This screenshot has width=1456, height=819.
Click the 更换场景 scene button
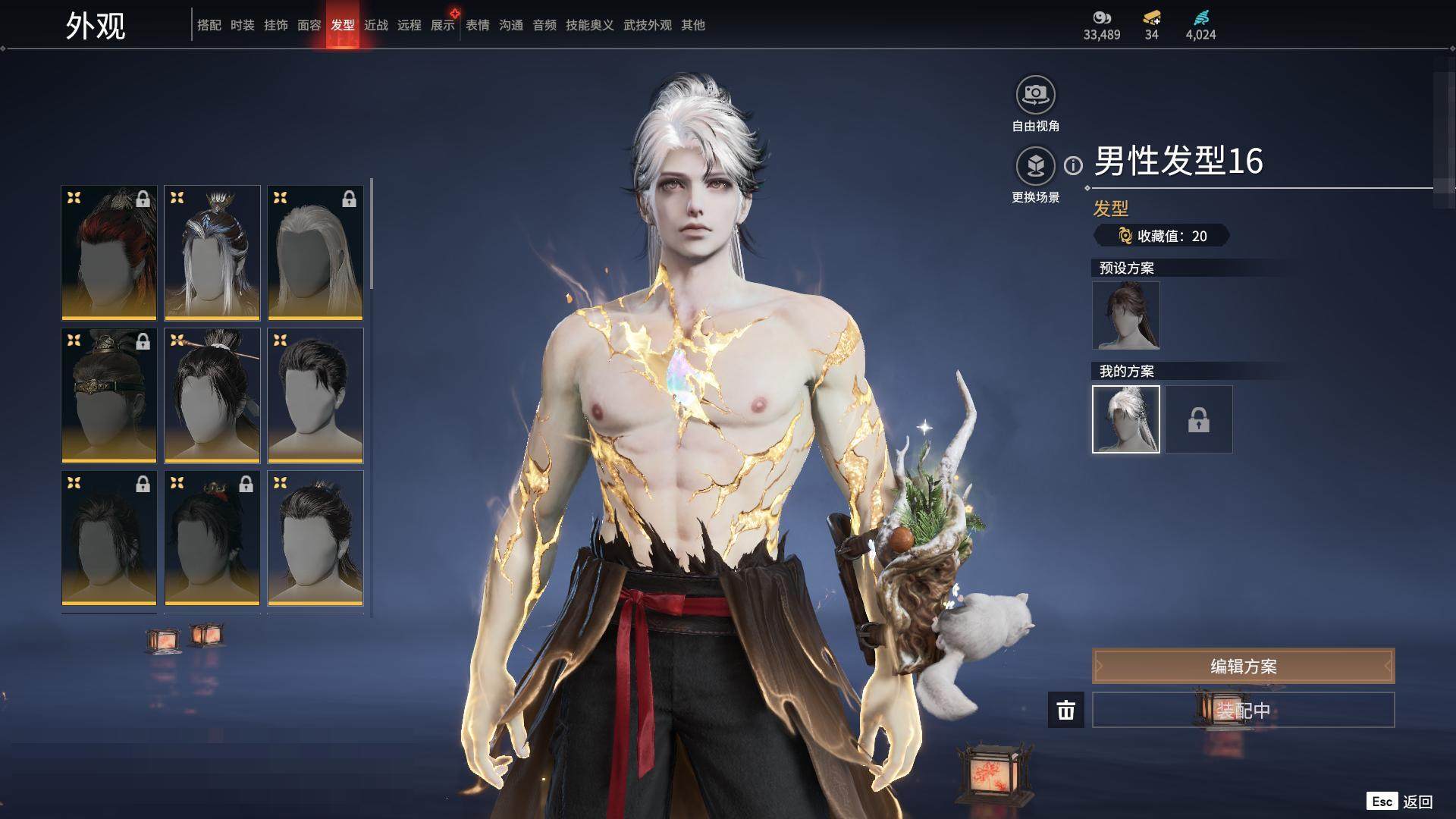(1035, 166)
